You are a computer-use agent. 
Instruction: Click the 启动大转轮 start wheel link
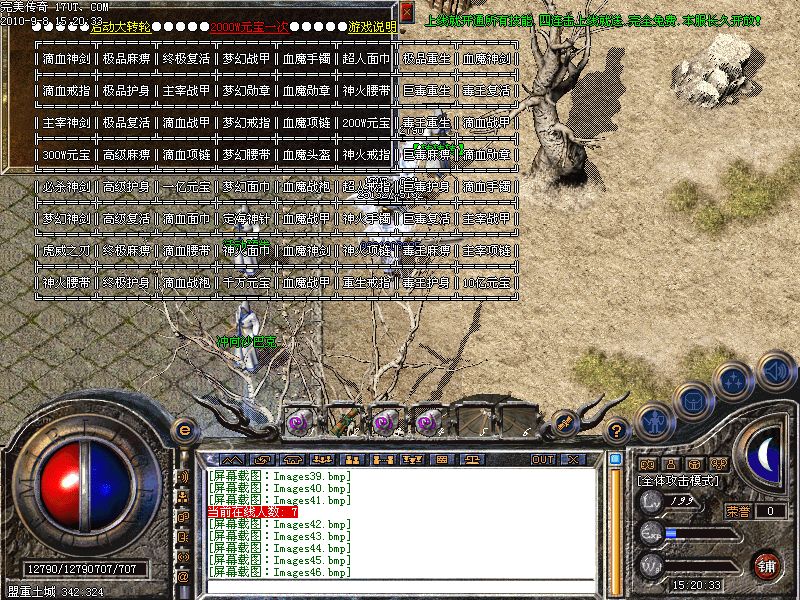click(121, 27)
